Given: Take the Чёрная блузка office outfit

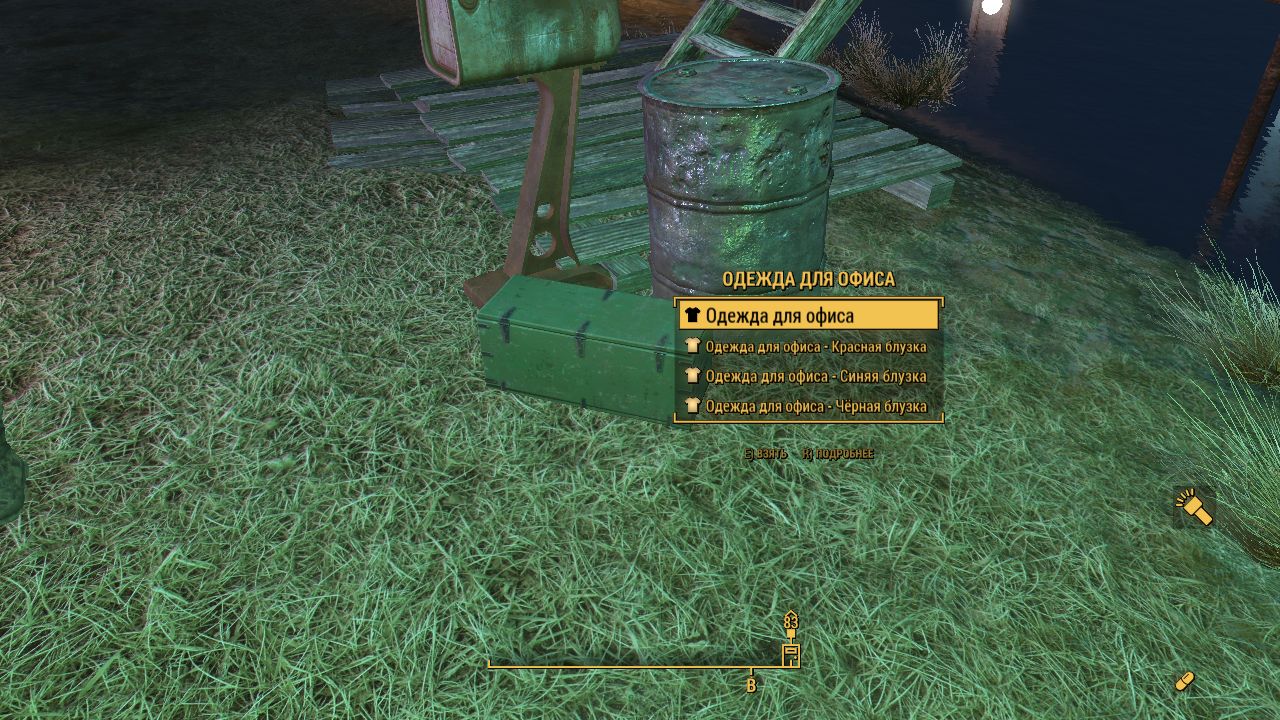Looking at the screenshot, I should [x=808, y=407].
